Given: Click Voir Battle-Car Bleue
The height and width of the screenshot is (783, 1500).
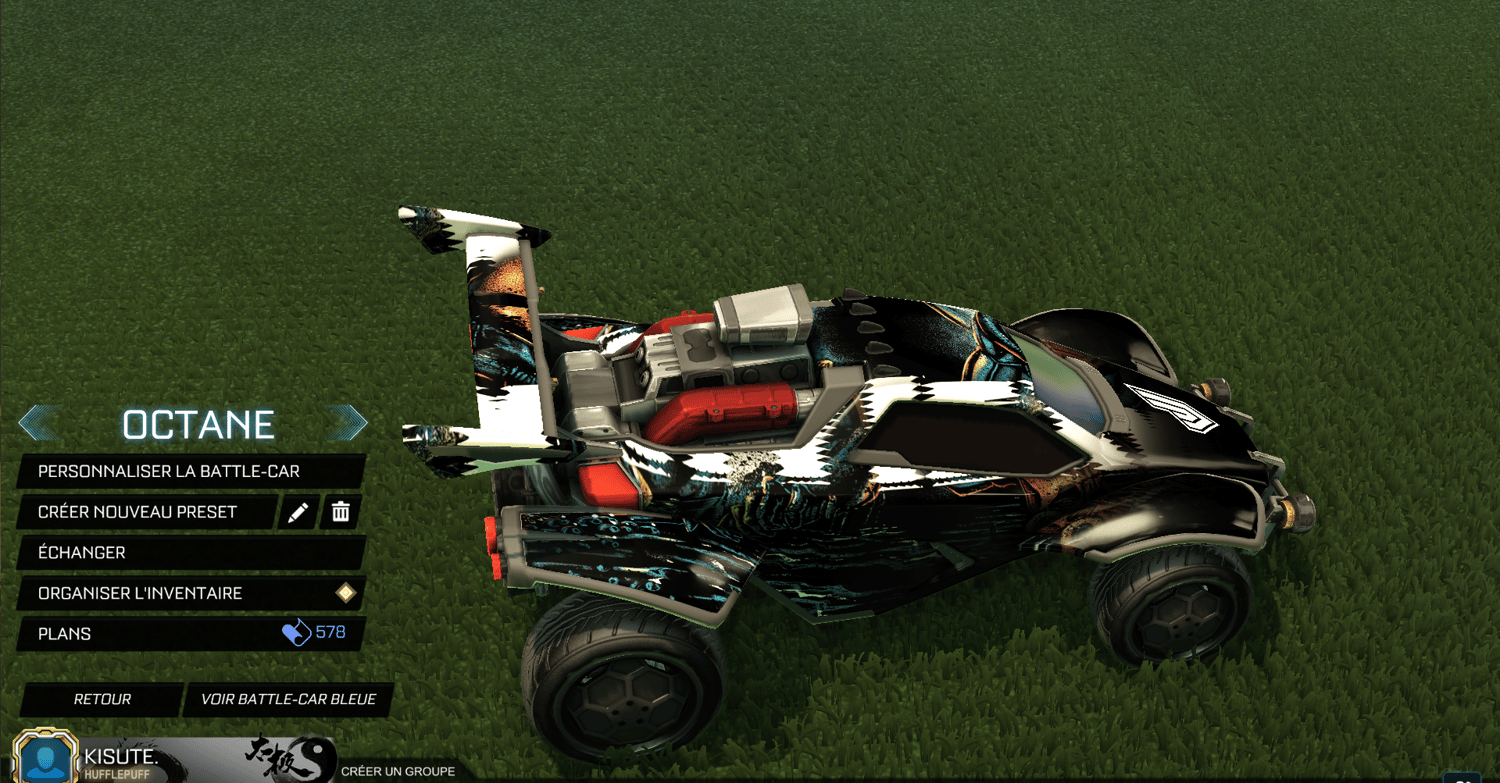Looking at the screenshot, I should pos(289,699).
